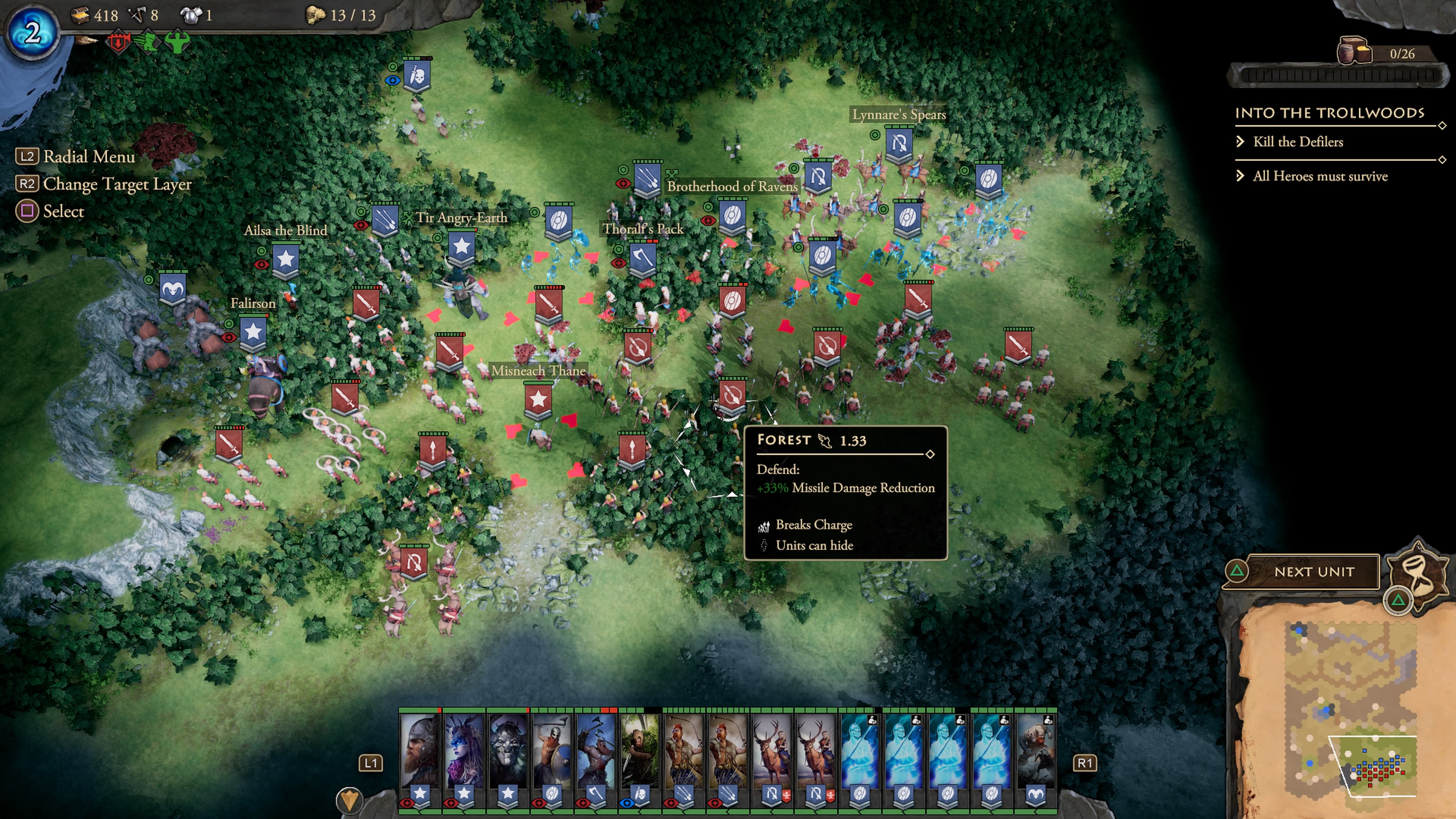Screen dimensions: 1456x819
Task: Open the parchment minimap
Action: tap(1345, 706)
